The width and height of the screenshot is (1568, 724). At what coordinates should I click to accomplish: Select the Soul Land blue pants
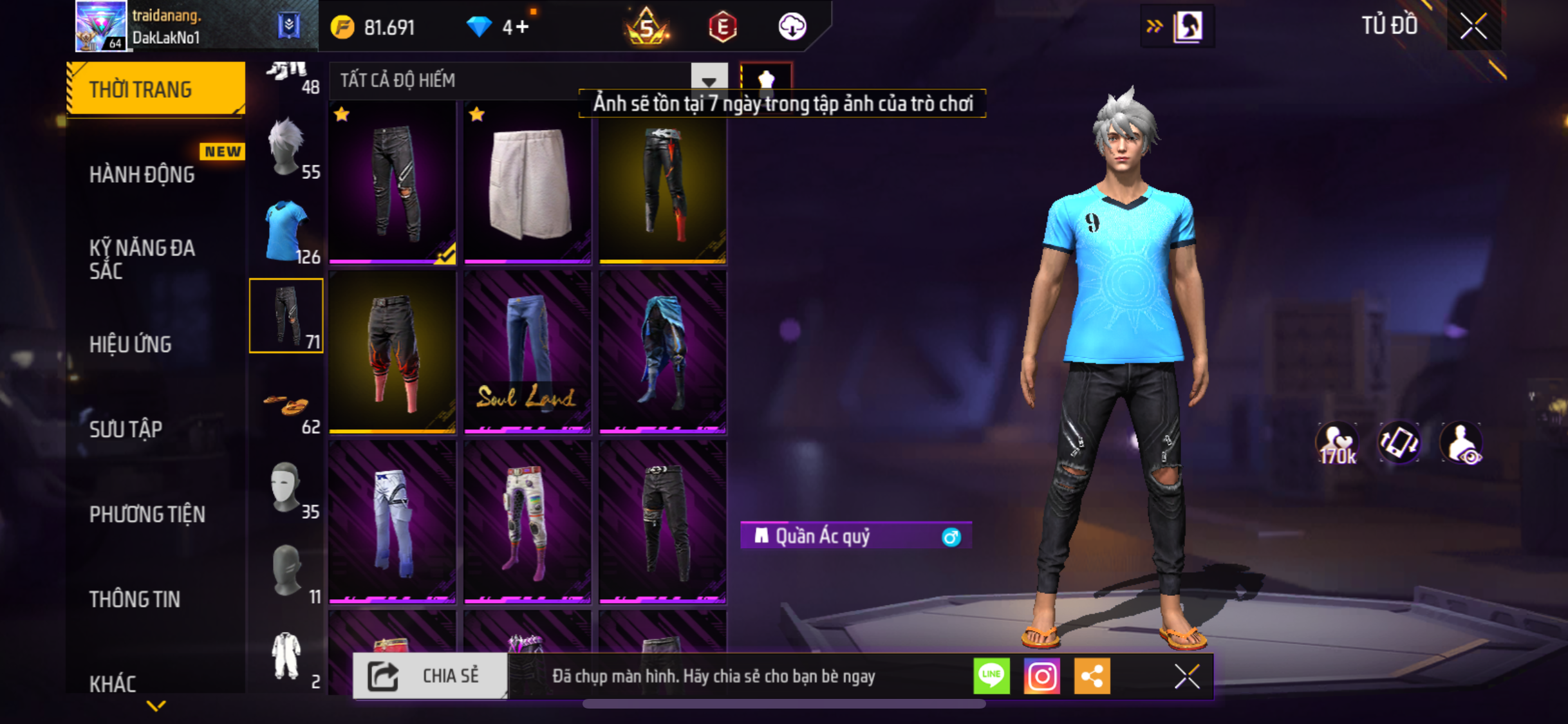528,351
